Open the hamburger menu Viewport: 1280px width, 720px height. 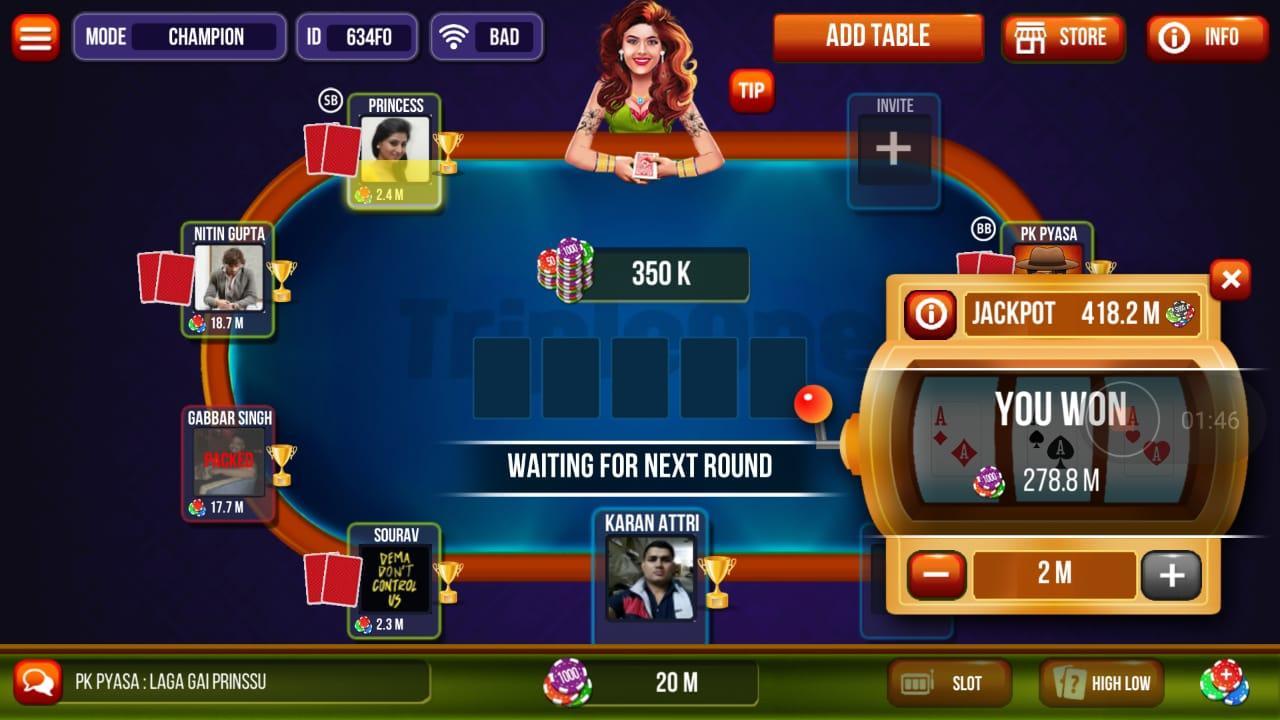(35, 37)
